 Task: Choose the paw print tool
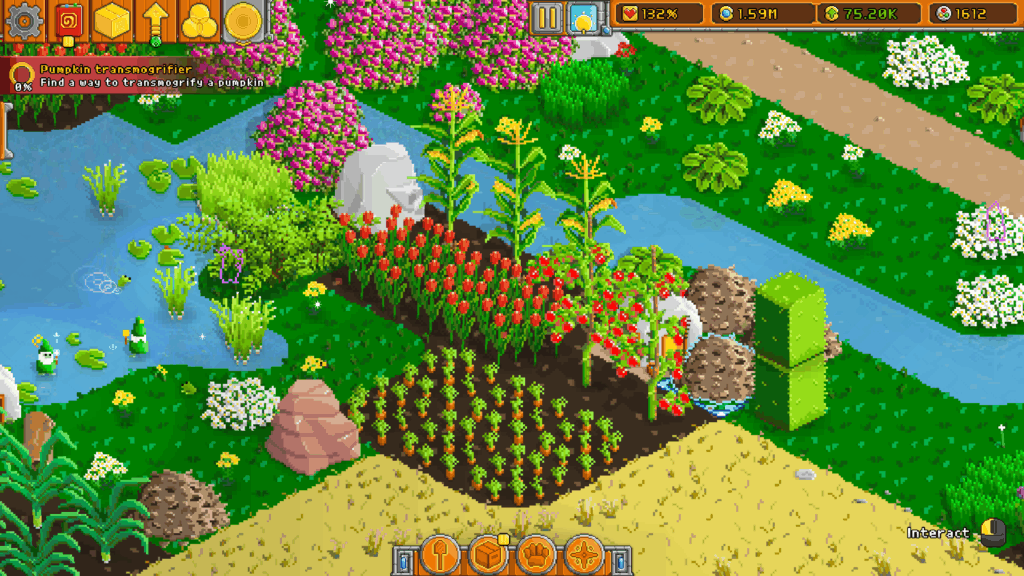coord(537,554)
